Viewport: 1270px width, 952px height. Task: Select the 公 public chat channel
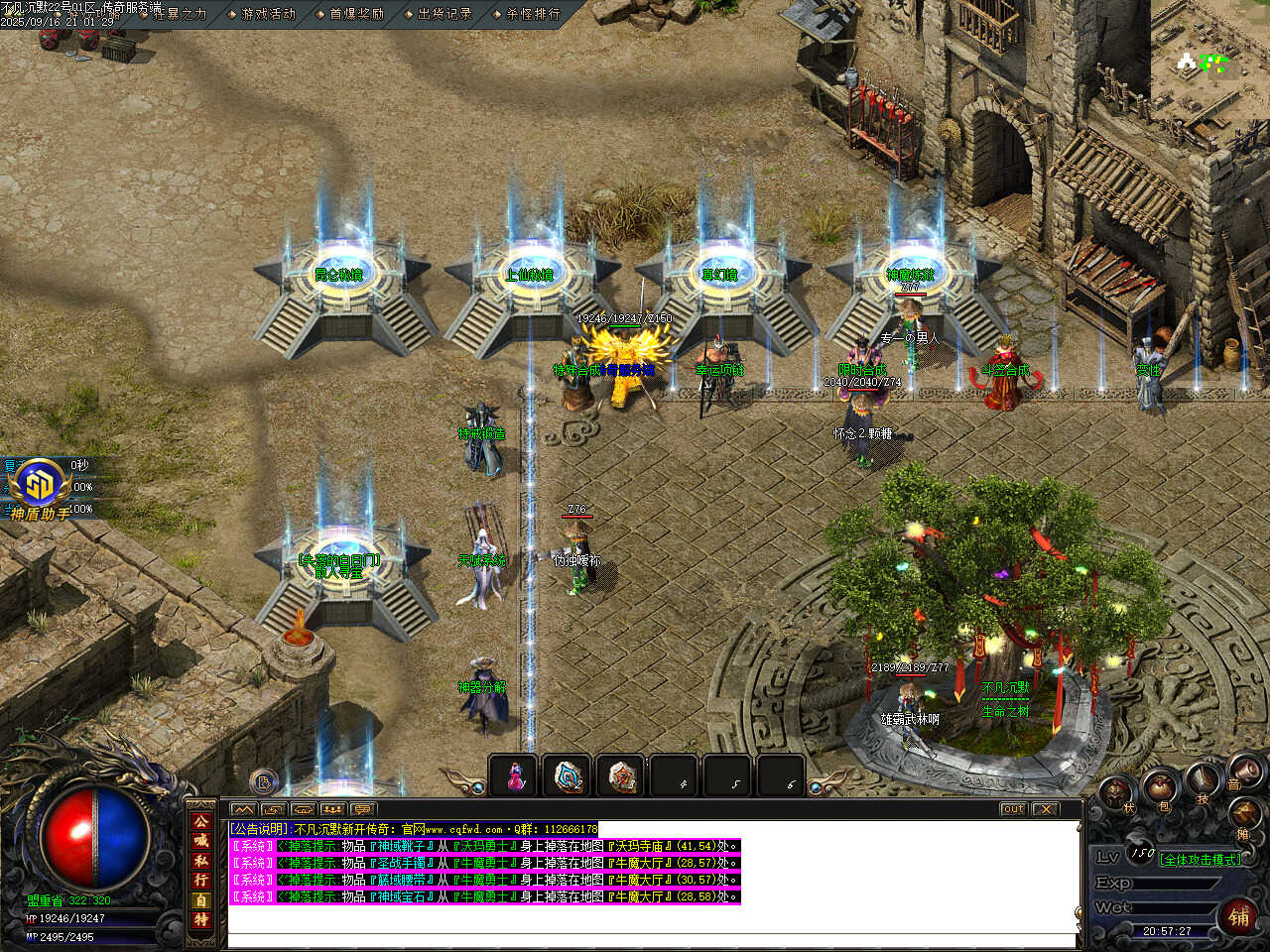pos(201,822)
